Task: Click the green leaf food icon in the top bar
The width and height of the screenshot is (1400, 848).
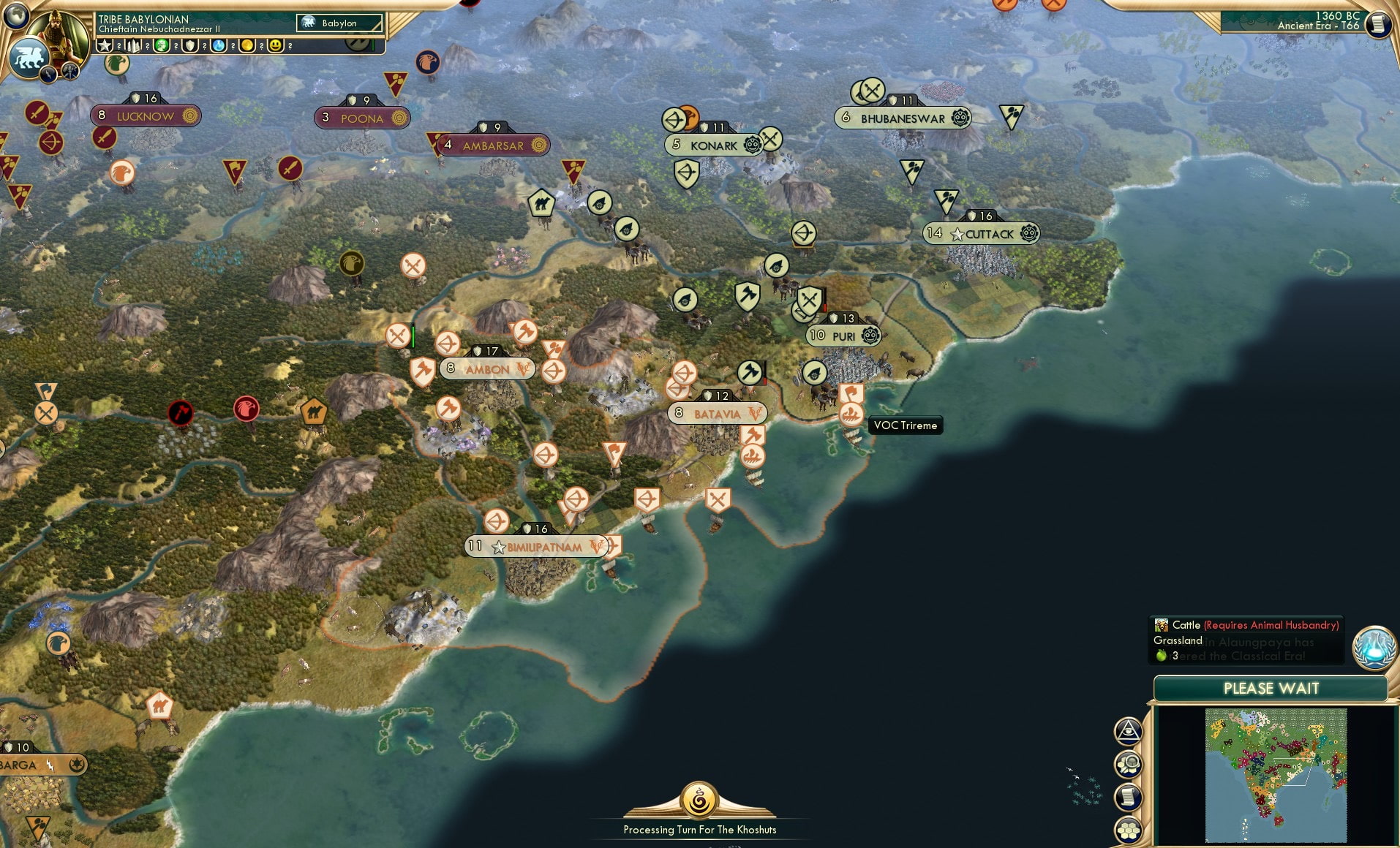Action: tap(162, 45)
